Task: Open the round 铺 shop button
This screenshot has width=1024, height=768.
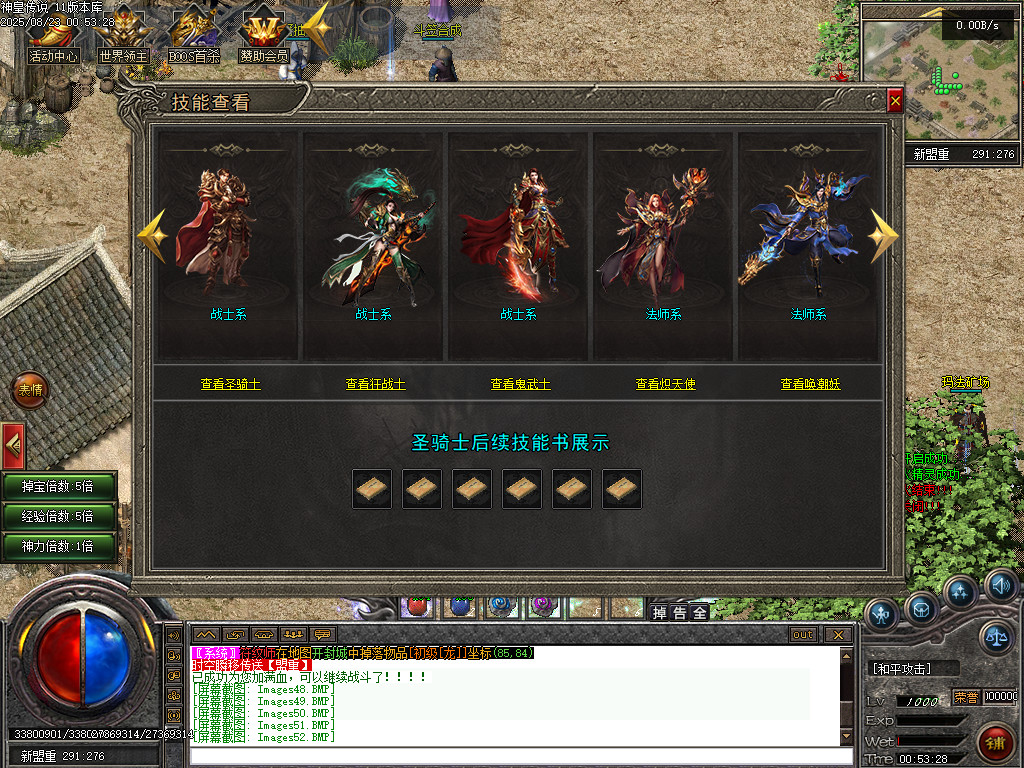Action: point(995,743)
